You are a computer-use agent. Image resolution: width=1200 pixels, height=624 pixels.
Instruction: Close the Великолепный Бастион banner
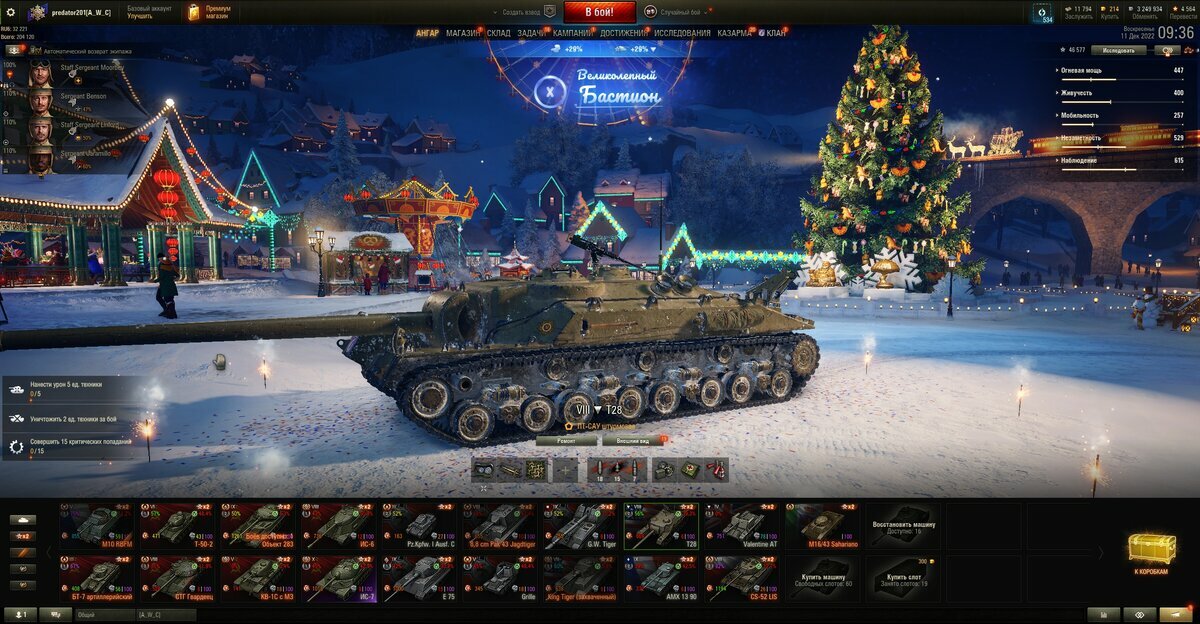(548, 93)
